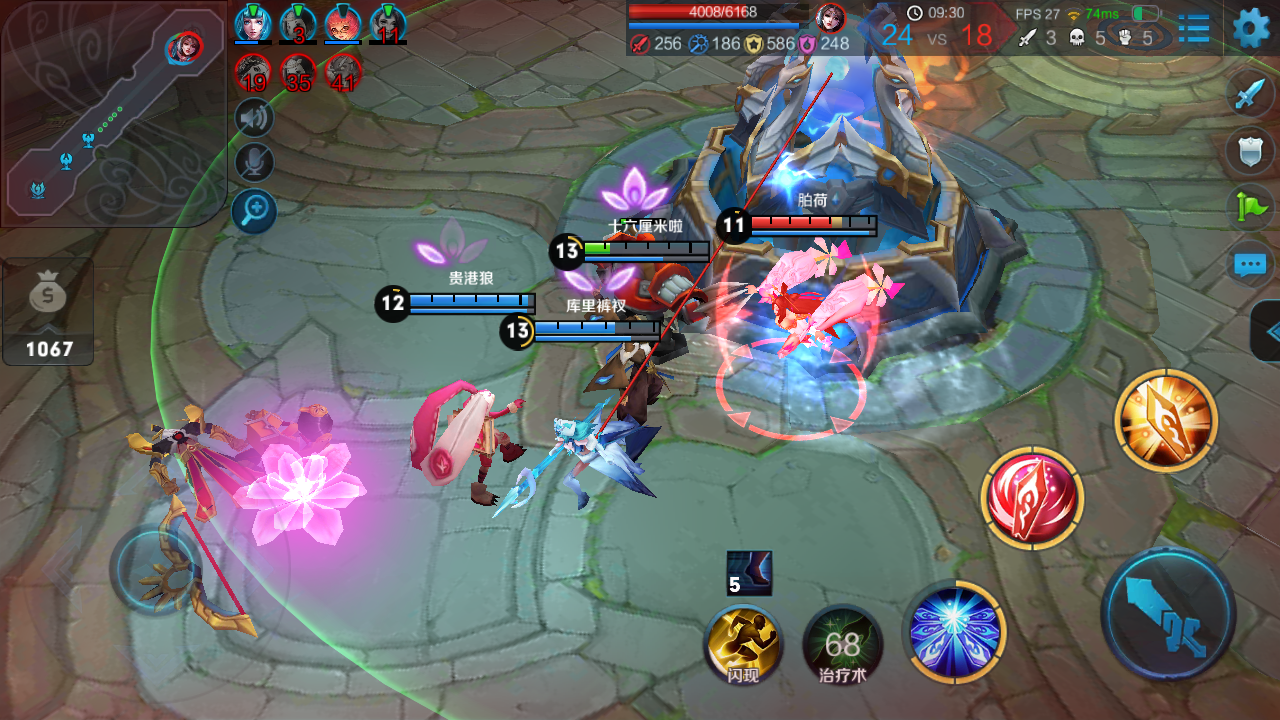Trigger the golden ultimate skill
This screenshot has height=720, width=1280.
tap(1165, 420)
